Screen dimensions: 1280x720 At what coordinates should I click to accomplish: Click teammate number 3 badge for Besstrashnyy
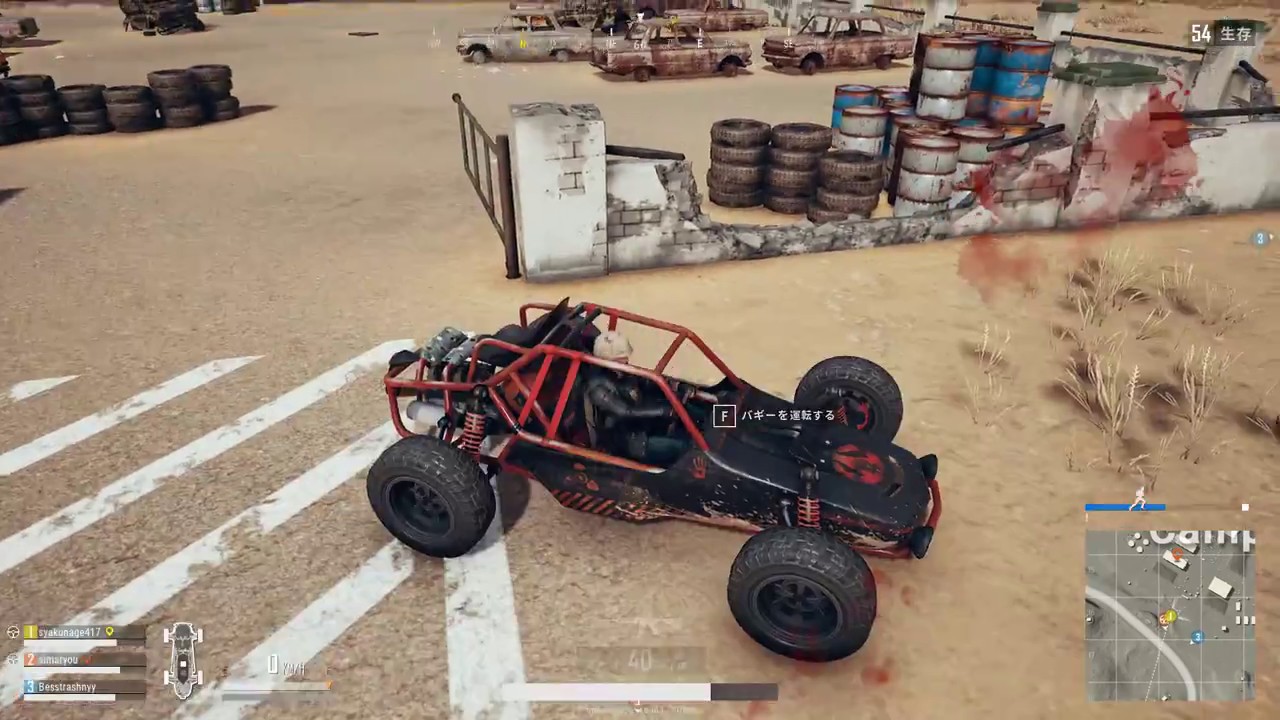point(29,687)
